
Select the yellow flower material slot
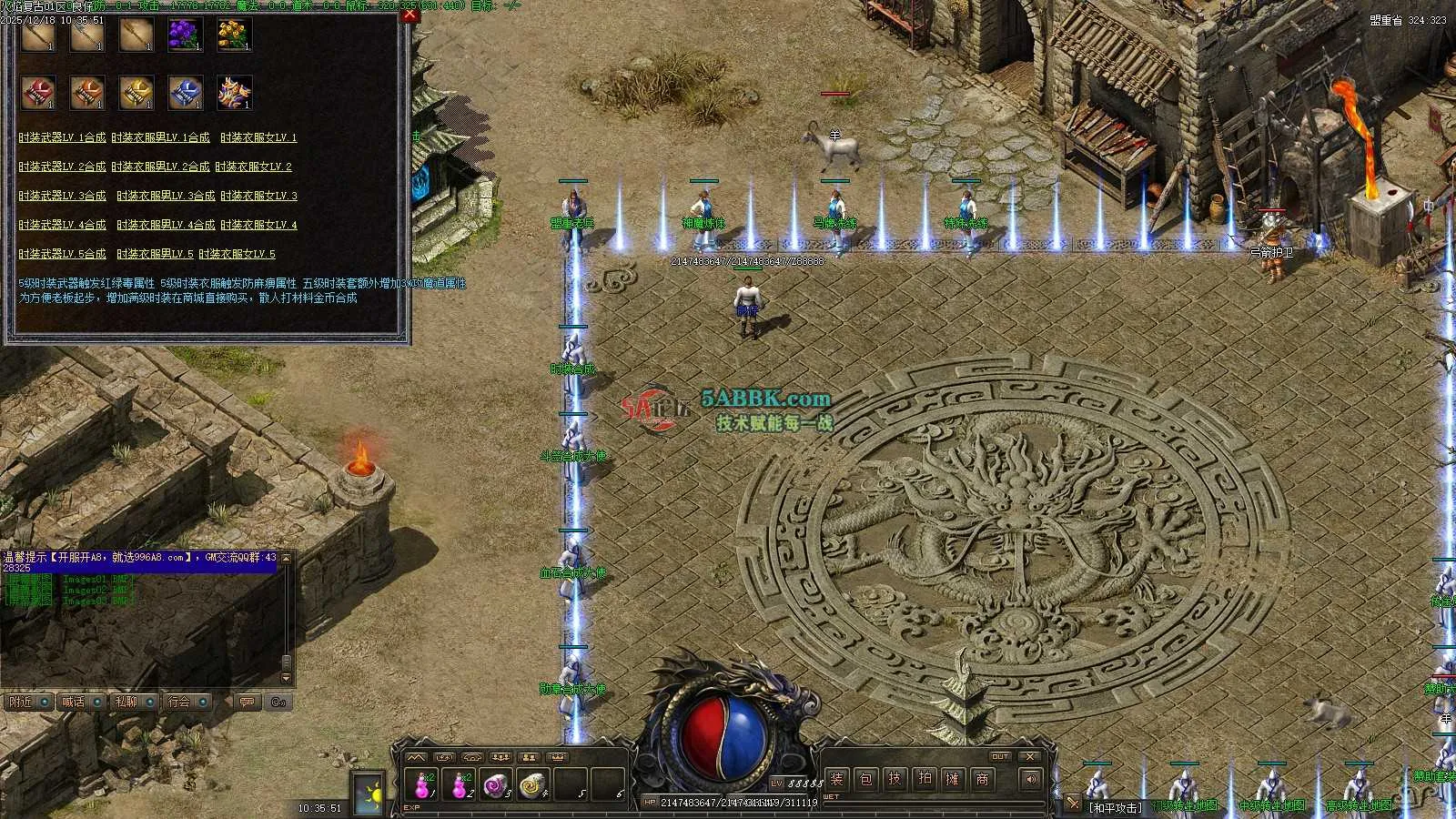tap(234, 35)
